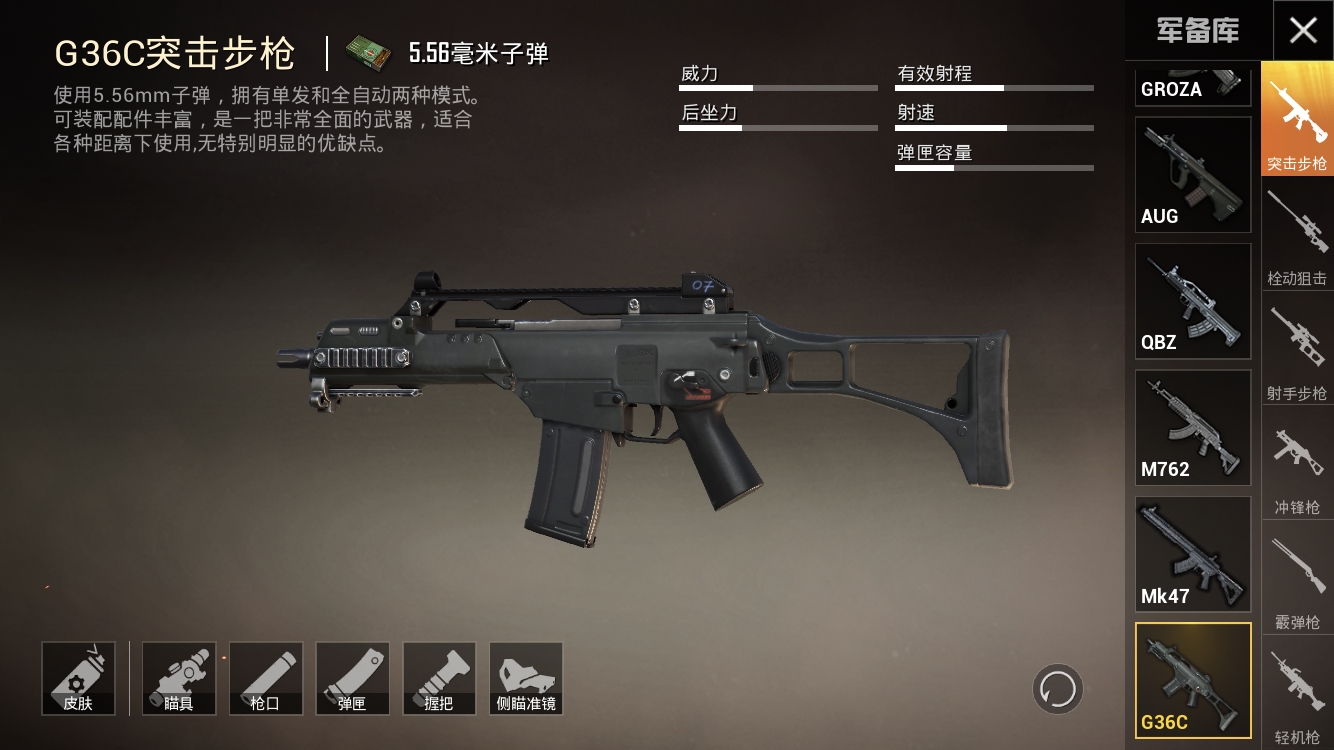Select the 侧瞄准镜 side scope icon
This screenshot has height=750, width=1334.
point(526,678)
